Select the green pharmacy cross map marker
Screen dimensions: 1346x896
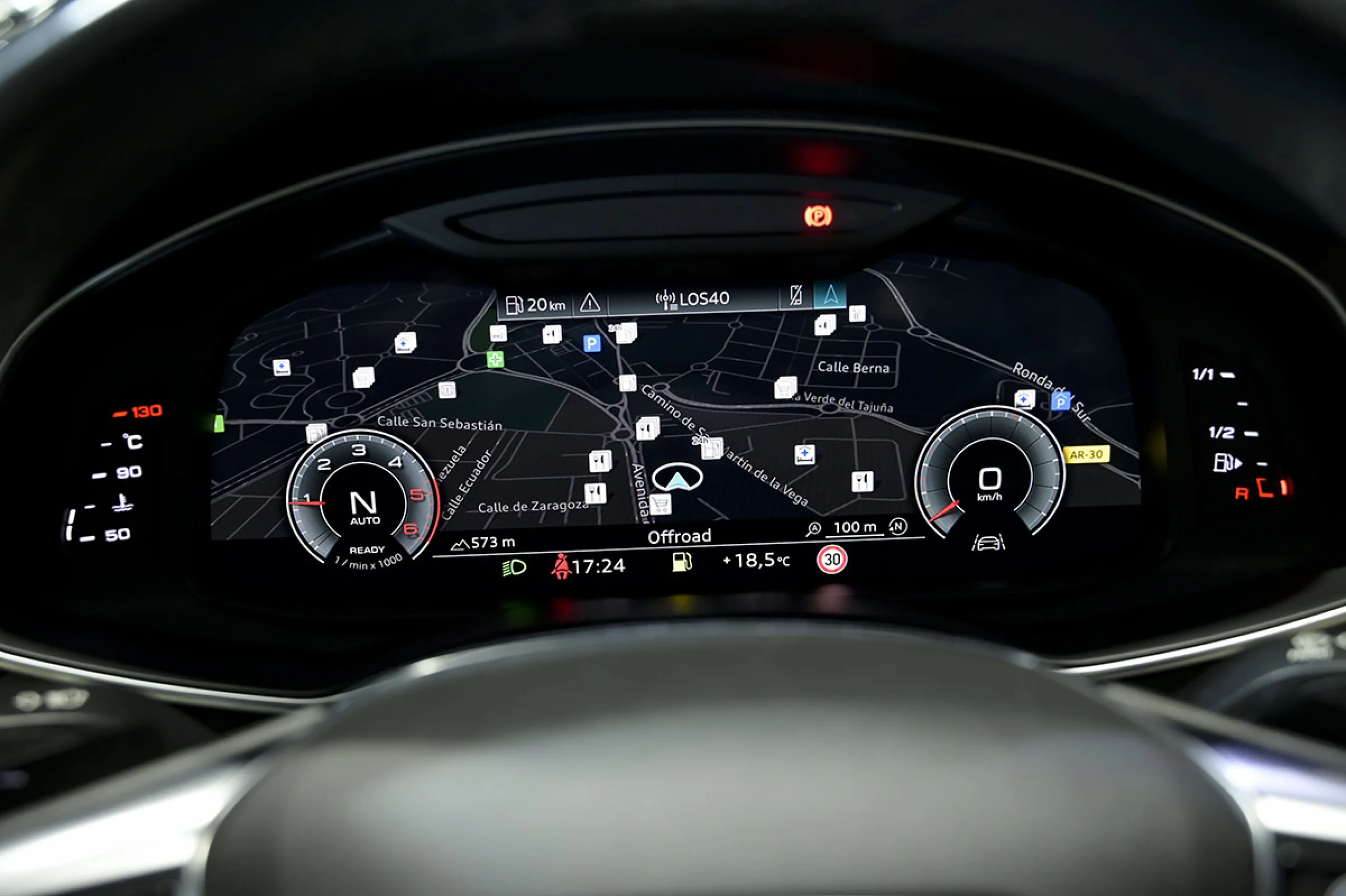[495, 359]
